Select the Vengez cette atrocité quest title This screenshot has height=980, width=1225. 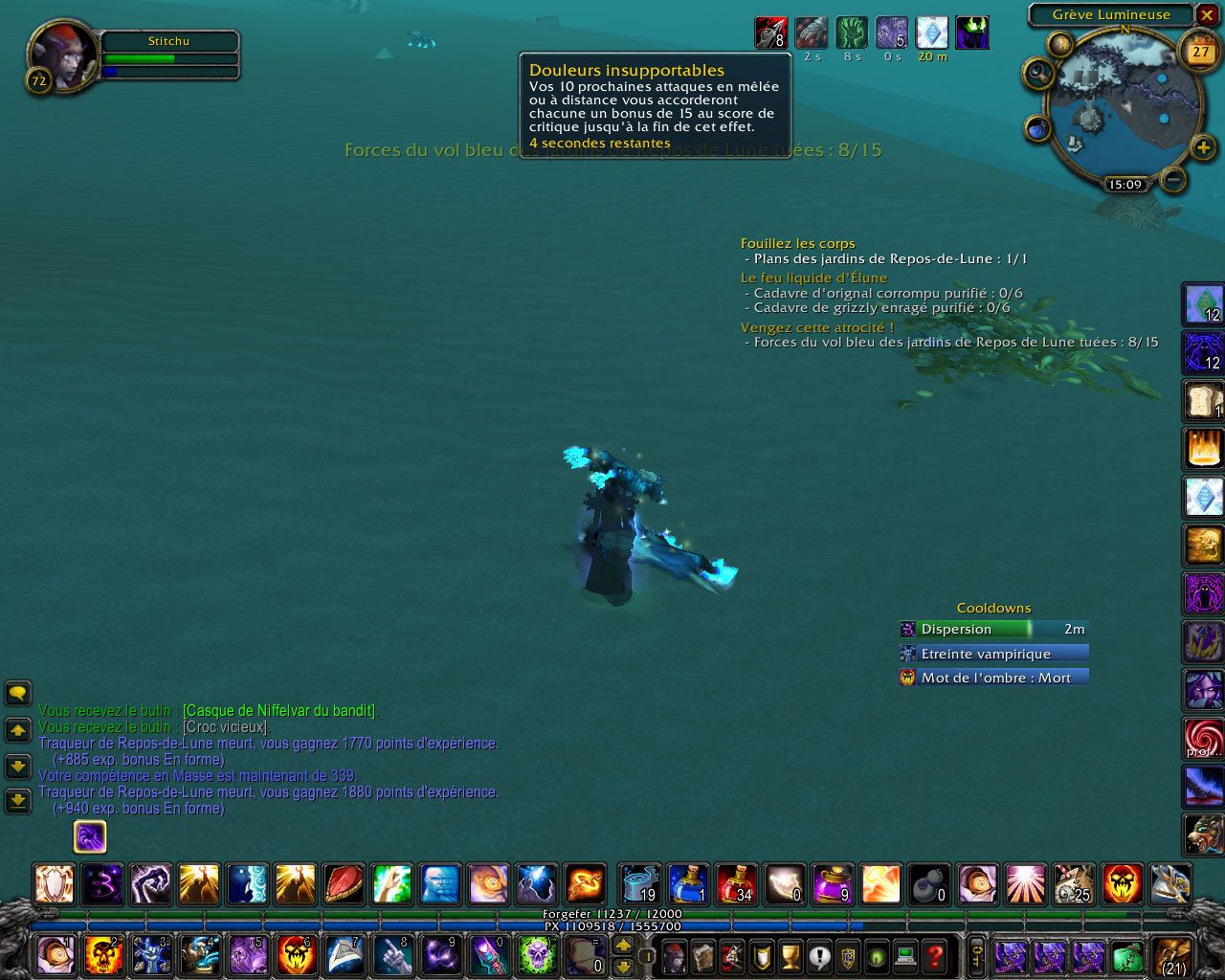[x=816, y=328]
